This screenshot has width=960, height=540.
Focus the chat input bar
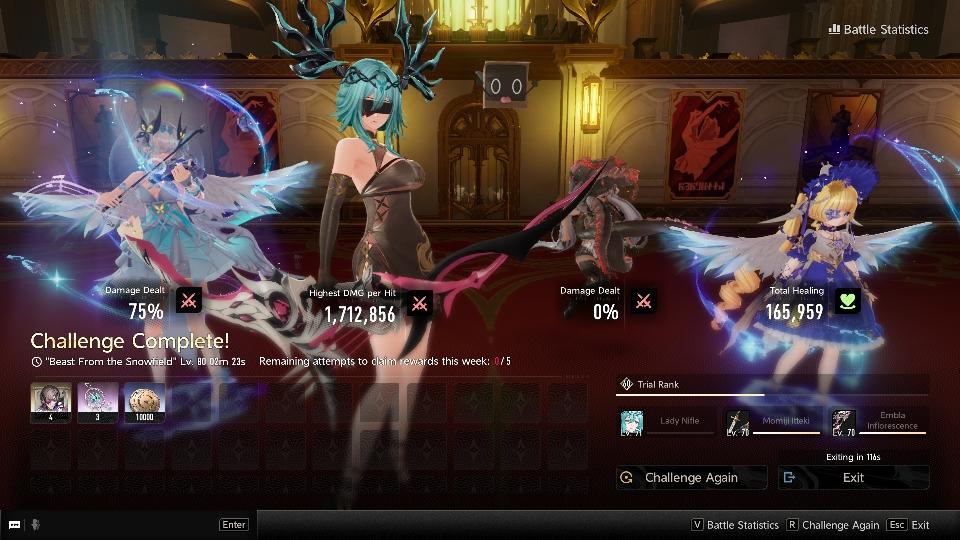coord(130,525)
